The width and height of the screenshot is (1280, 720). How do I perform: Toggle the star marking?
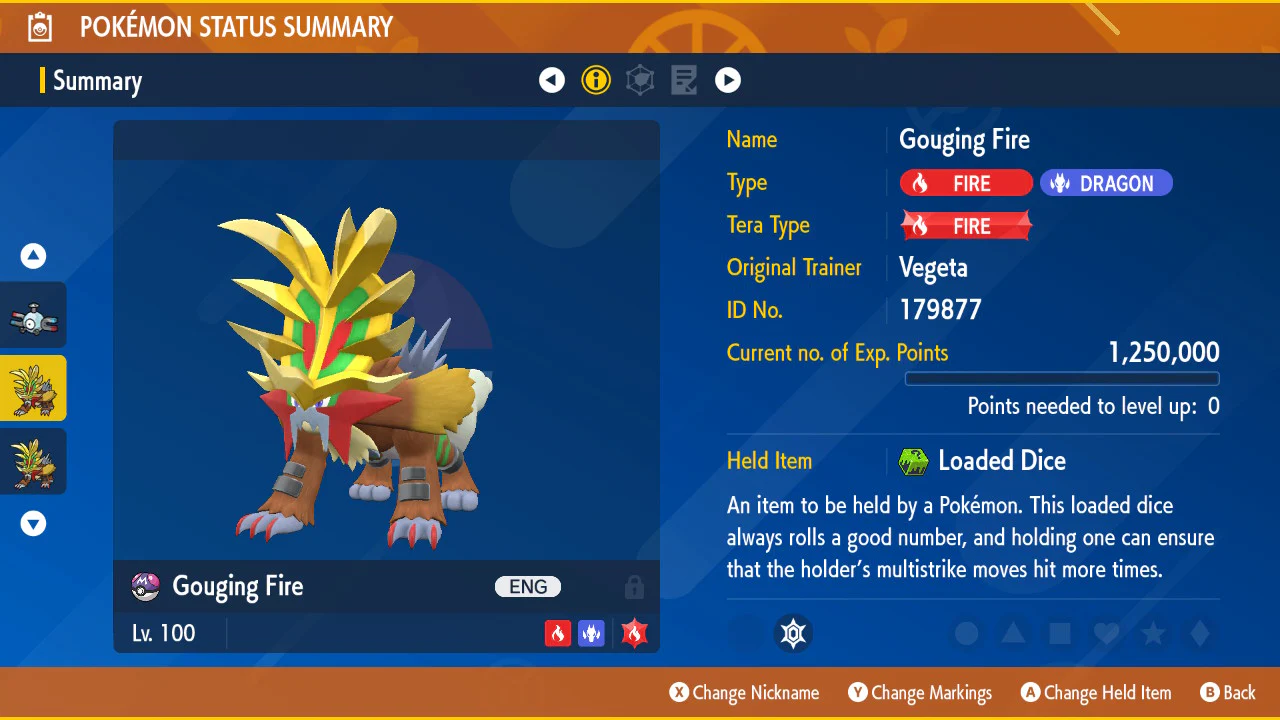1153,633
